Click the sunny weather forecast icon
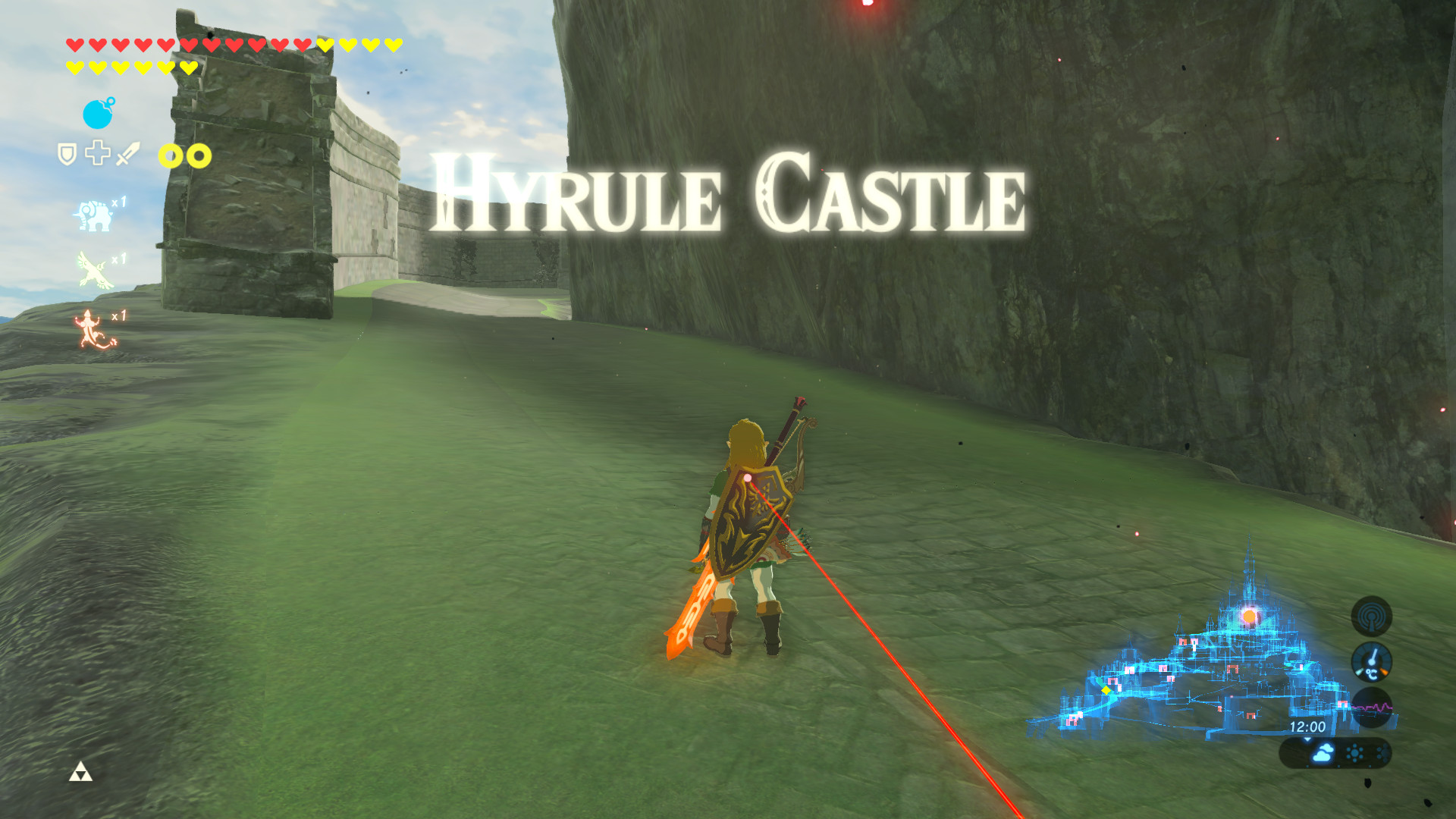The height and width of the screenshot is (819, 1456). (x=1354, y=753)
